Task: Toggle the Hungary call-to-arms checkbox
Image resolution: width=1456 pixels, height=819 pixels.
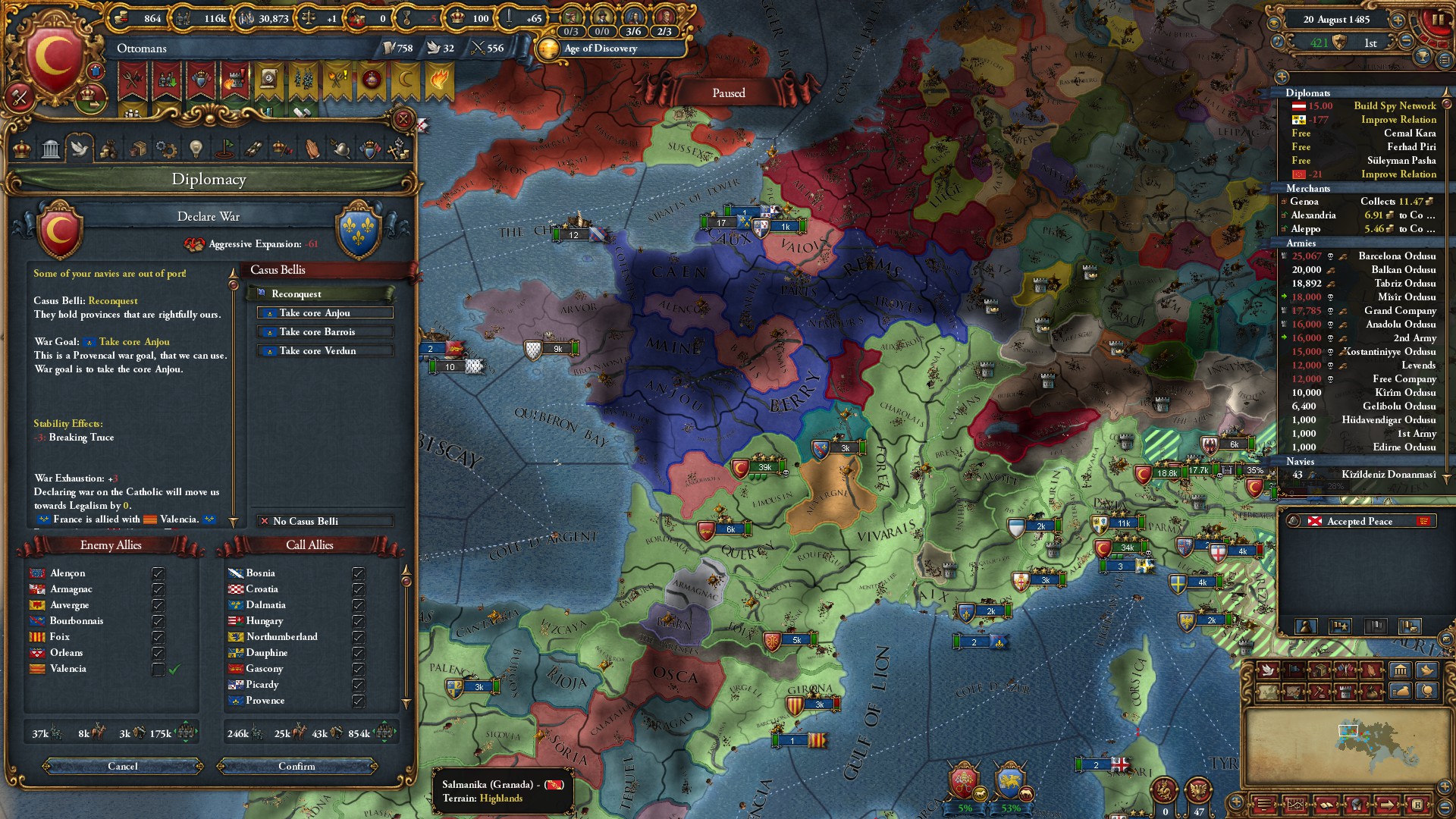Action: (358, 621)
